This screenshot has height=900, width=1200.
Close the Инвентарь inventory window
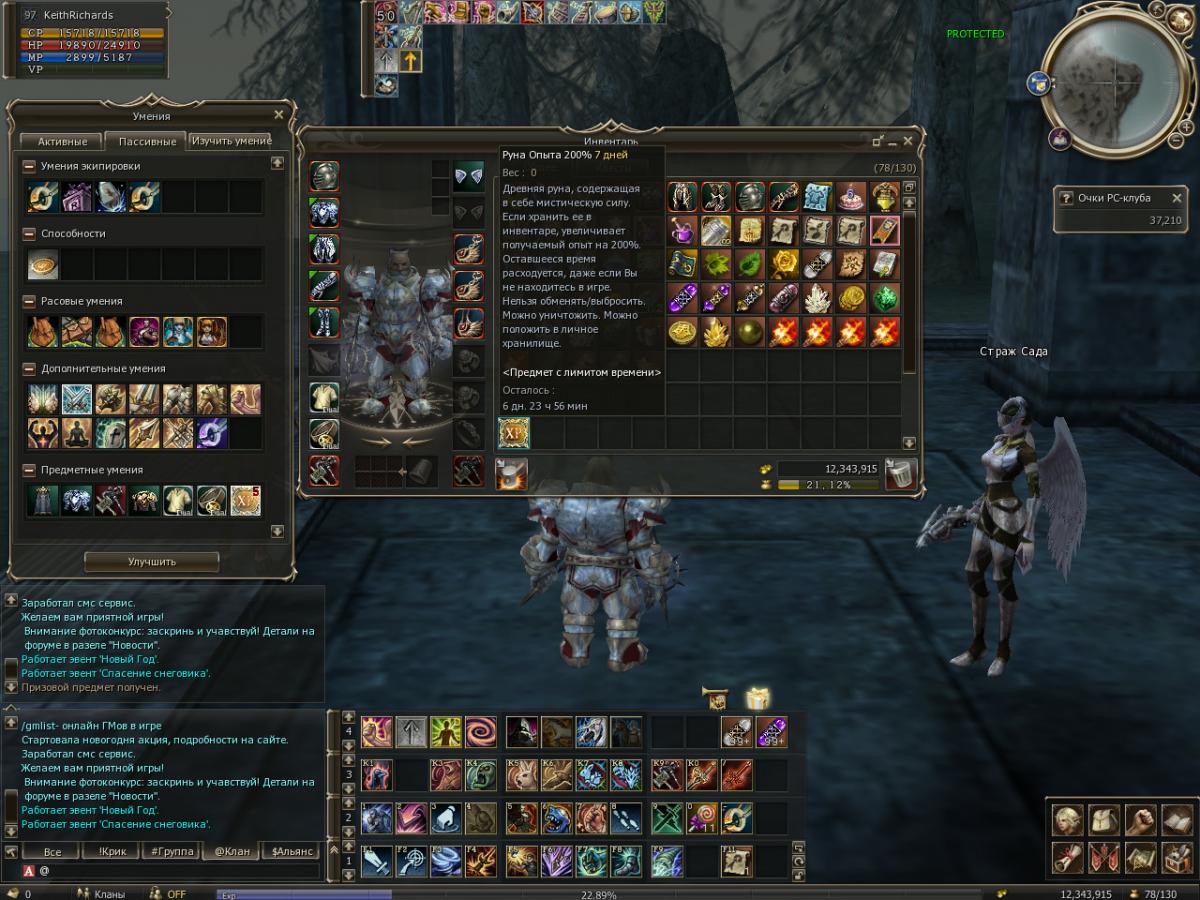908,141
